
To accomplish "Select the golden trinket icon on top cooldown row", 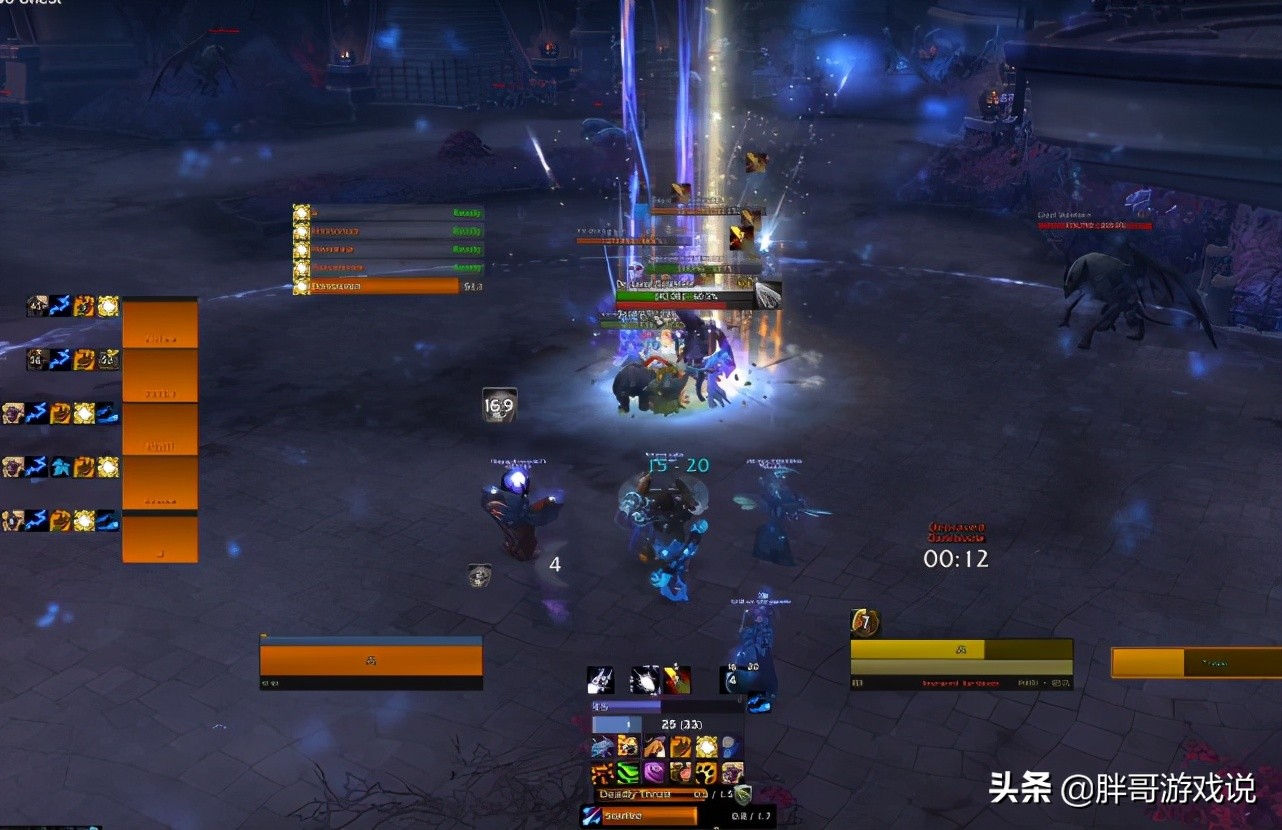I will coord(109,305).
